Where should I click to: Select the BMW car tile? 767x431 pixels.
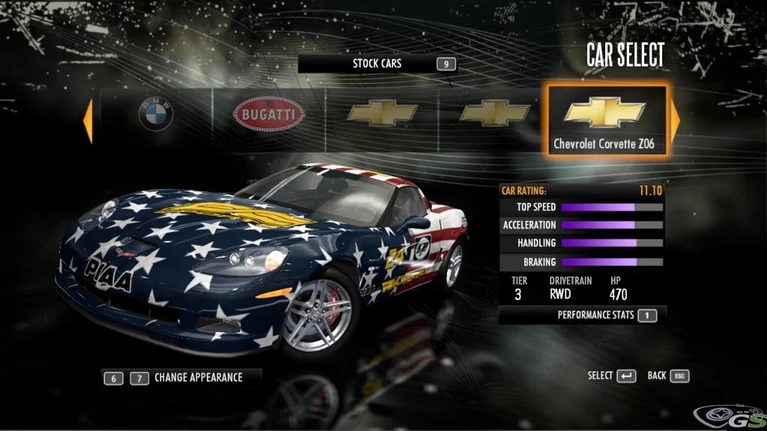click(x=156, y=114)
